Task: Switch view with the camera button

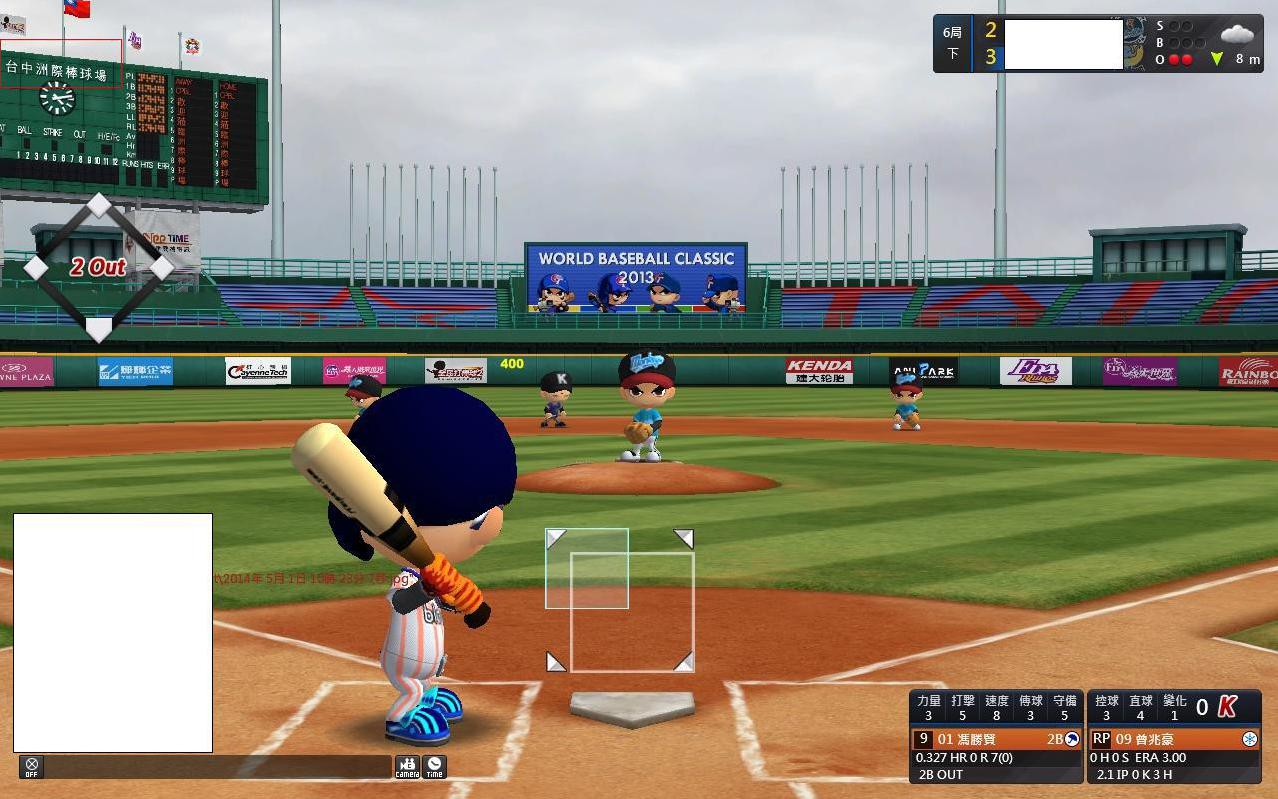Action: pyautogui.click(x=407, y=767)
